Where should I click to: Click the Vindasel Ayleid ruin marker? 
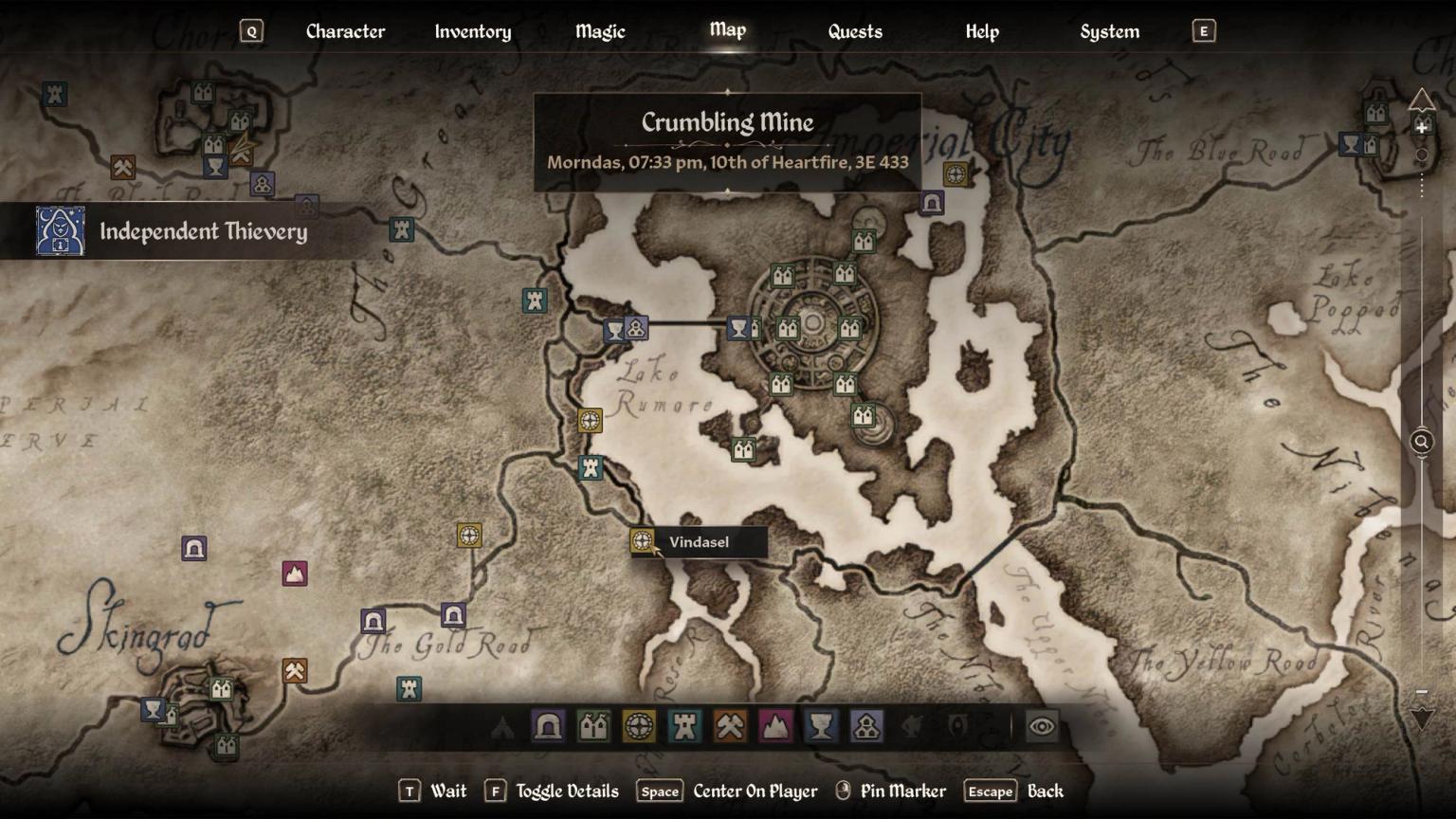click(644, 541)
